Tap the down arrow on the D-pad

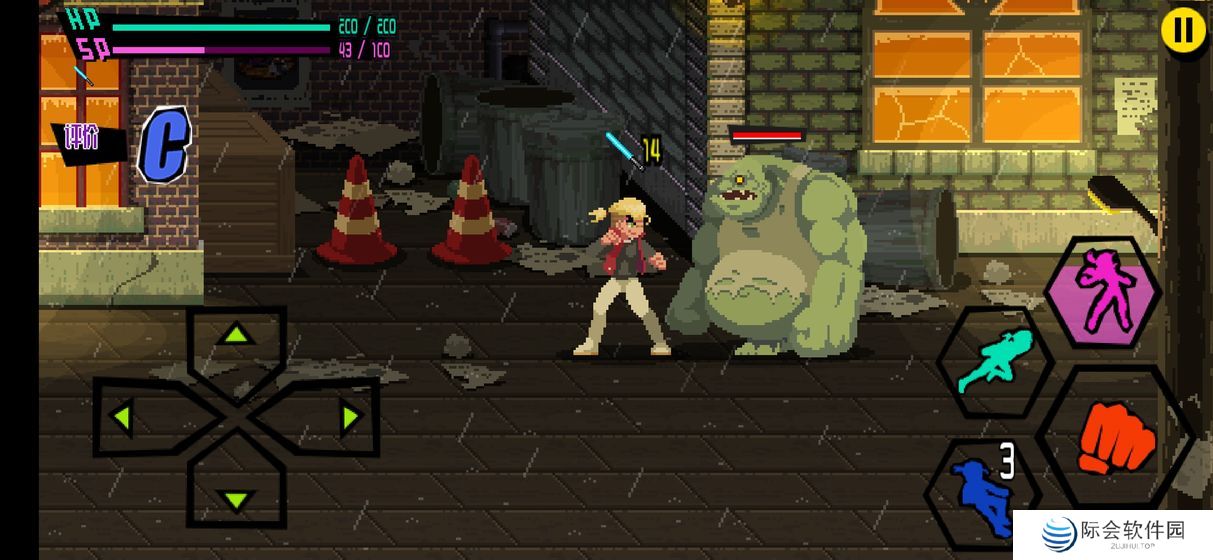236,498
